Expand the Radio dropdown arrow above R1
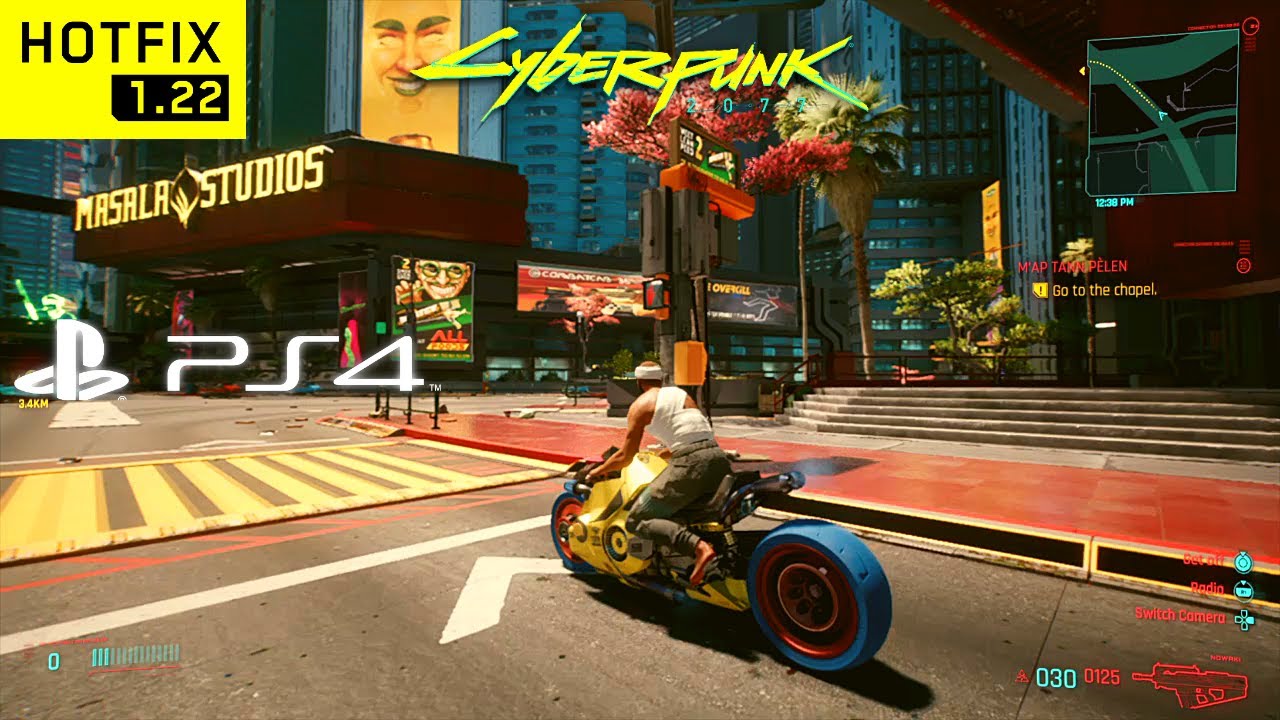The image size is (1280, 720). coord(1242,584)
